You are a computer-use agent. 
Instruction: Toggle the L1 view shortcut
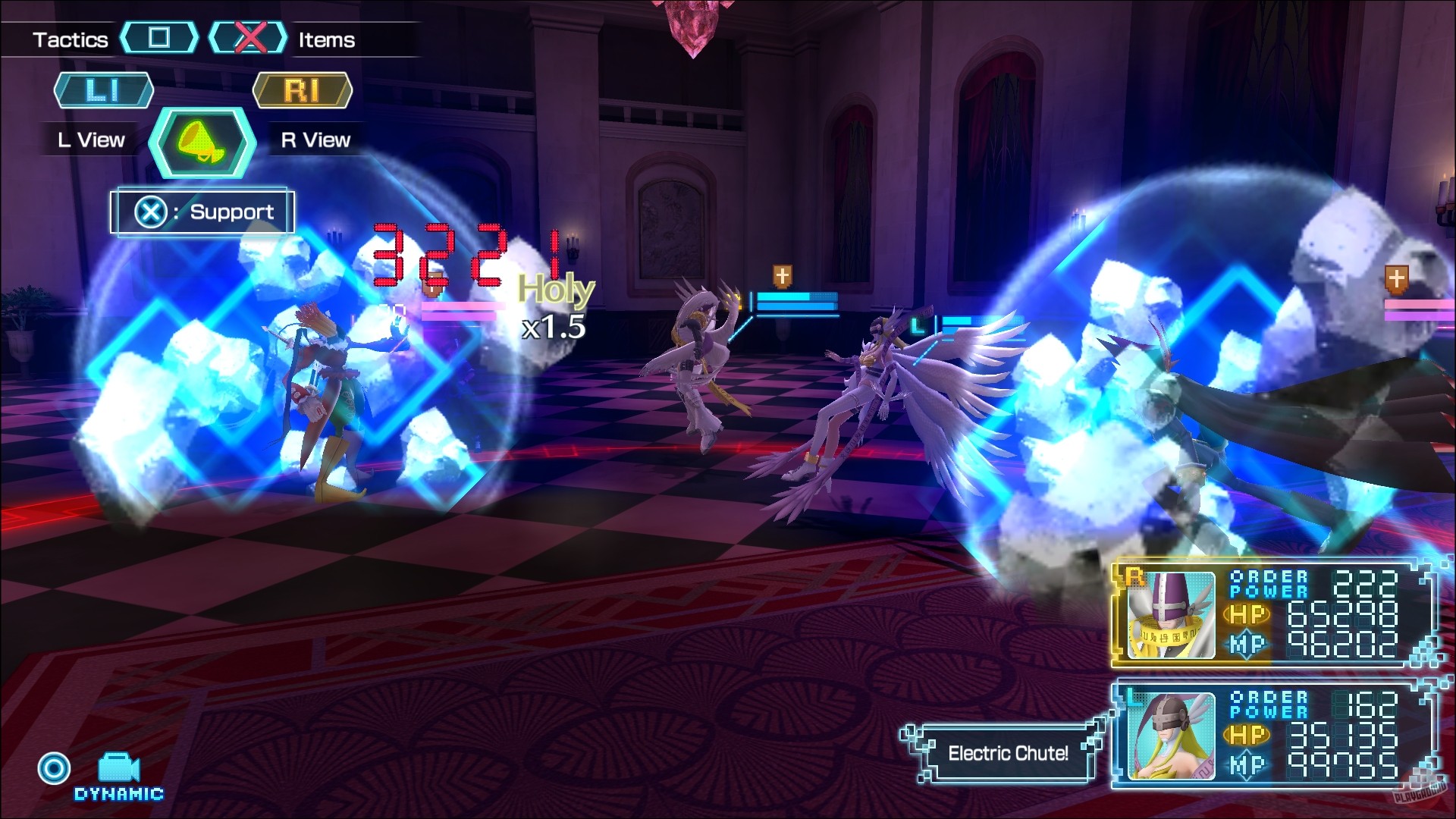[103, 89]
